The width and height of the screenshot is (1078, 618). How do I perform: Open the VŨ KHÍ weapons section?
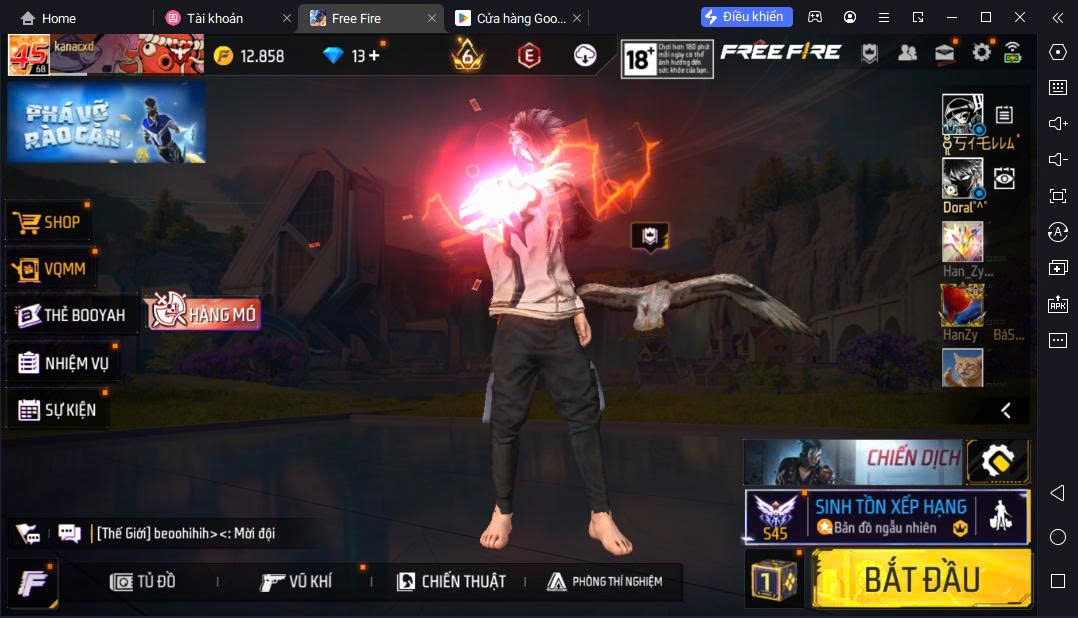pos(296,582)
